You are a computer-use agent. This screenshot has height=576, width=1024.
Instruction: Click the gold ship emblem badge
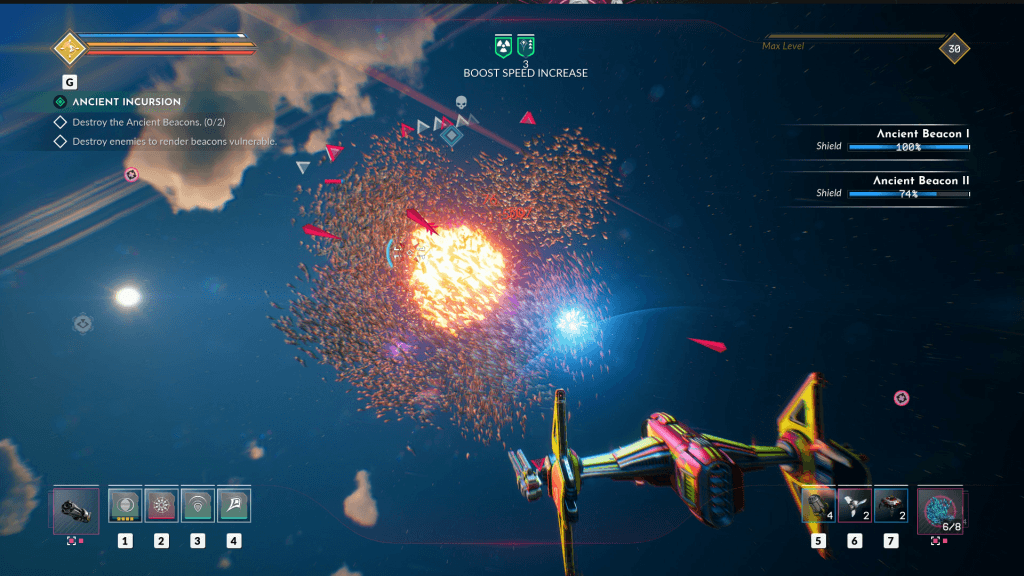68,47
